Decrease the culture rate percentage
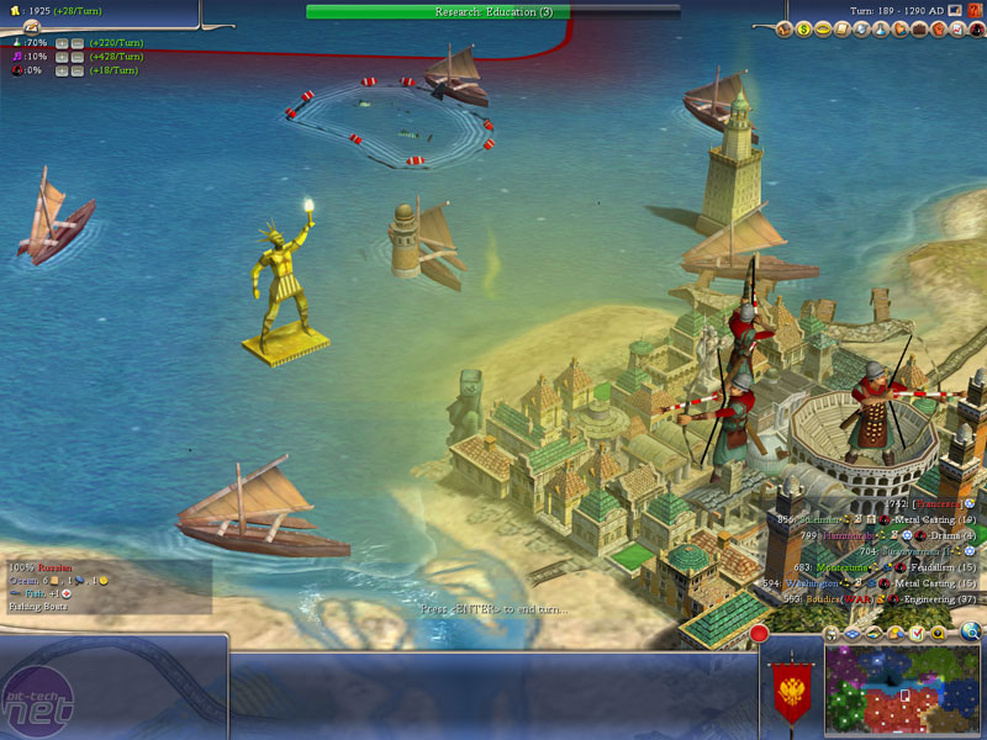Image resolution: width=987 pixels, height=740 pixels. point(76,57)
